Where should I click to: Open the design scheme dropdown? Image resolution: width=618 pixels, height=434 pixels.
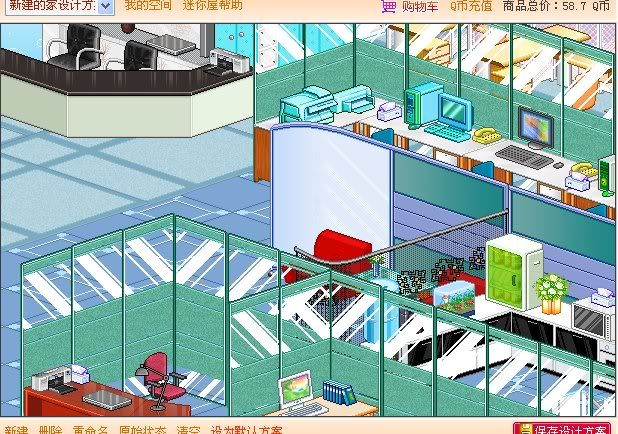(107, 6)
